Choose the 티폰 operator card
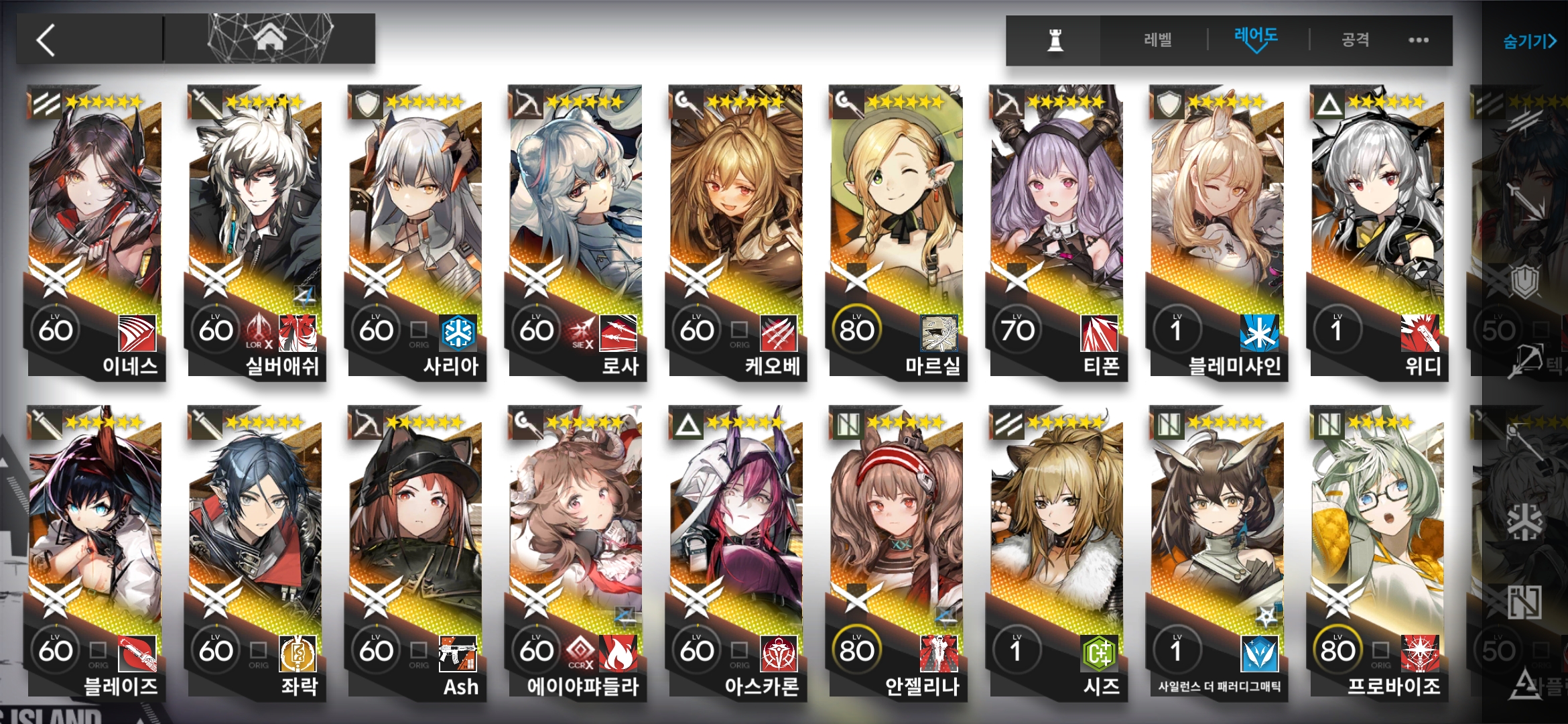The image size is (1568, 724). pyautogui.click(x=1057, y=228)
